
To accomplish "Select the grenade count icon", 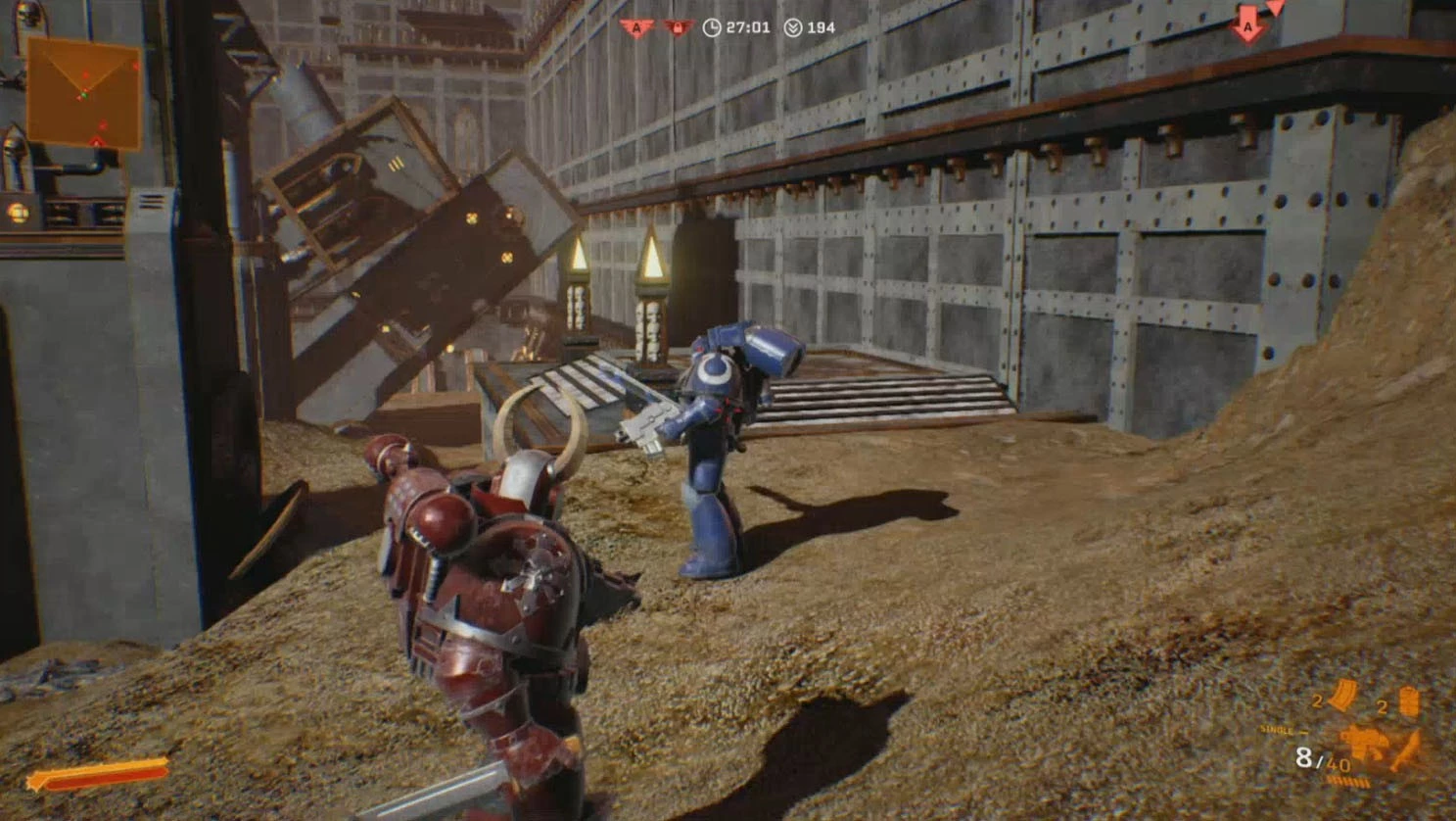I will coord(1408,701).
